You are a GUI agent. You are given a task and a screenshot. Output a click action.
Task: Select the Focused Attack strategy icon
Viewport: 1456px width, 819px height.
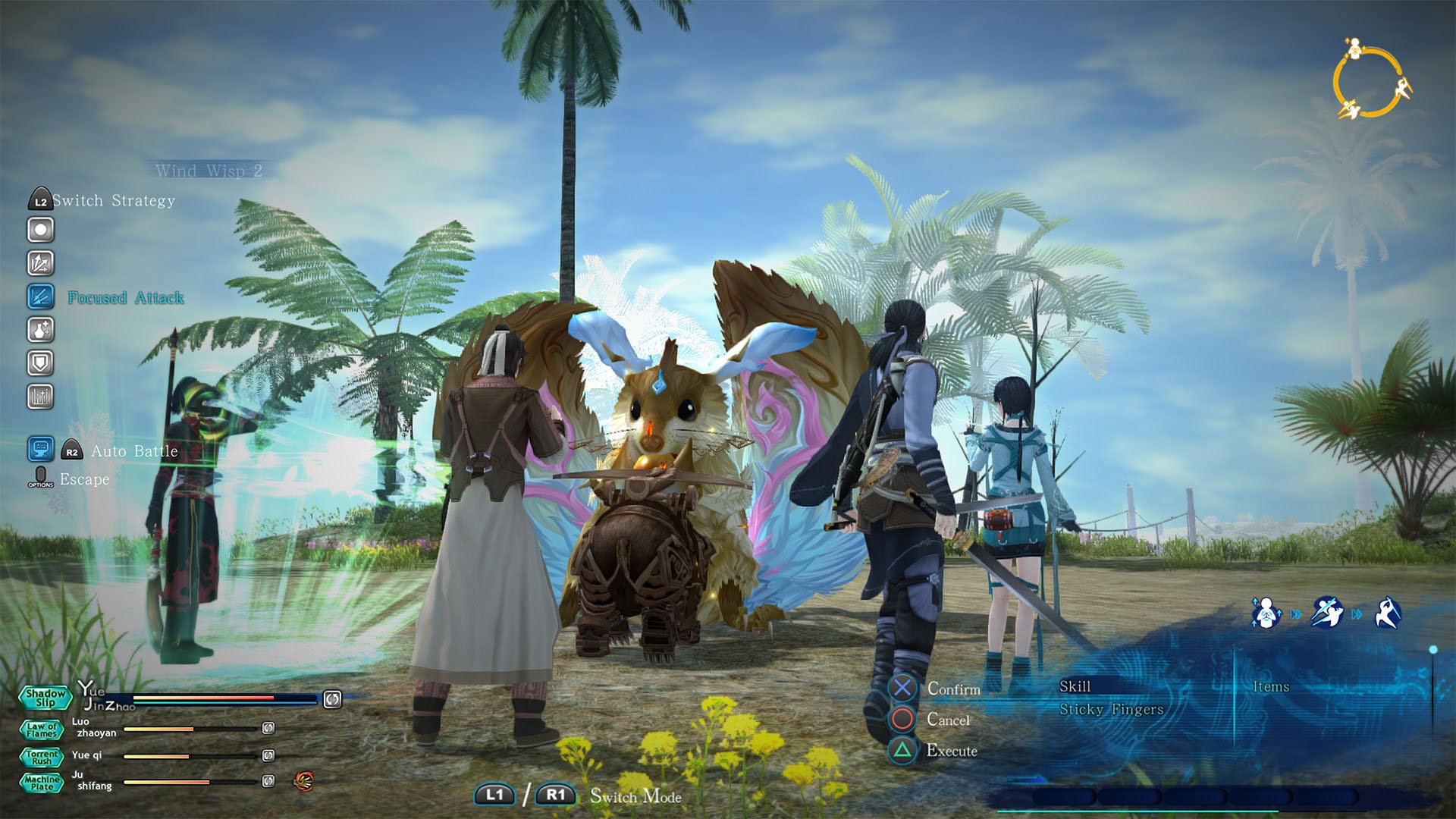point(39,297)
